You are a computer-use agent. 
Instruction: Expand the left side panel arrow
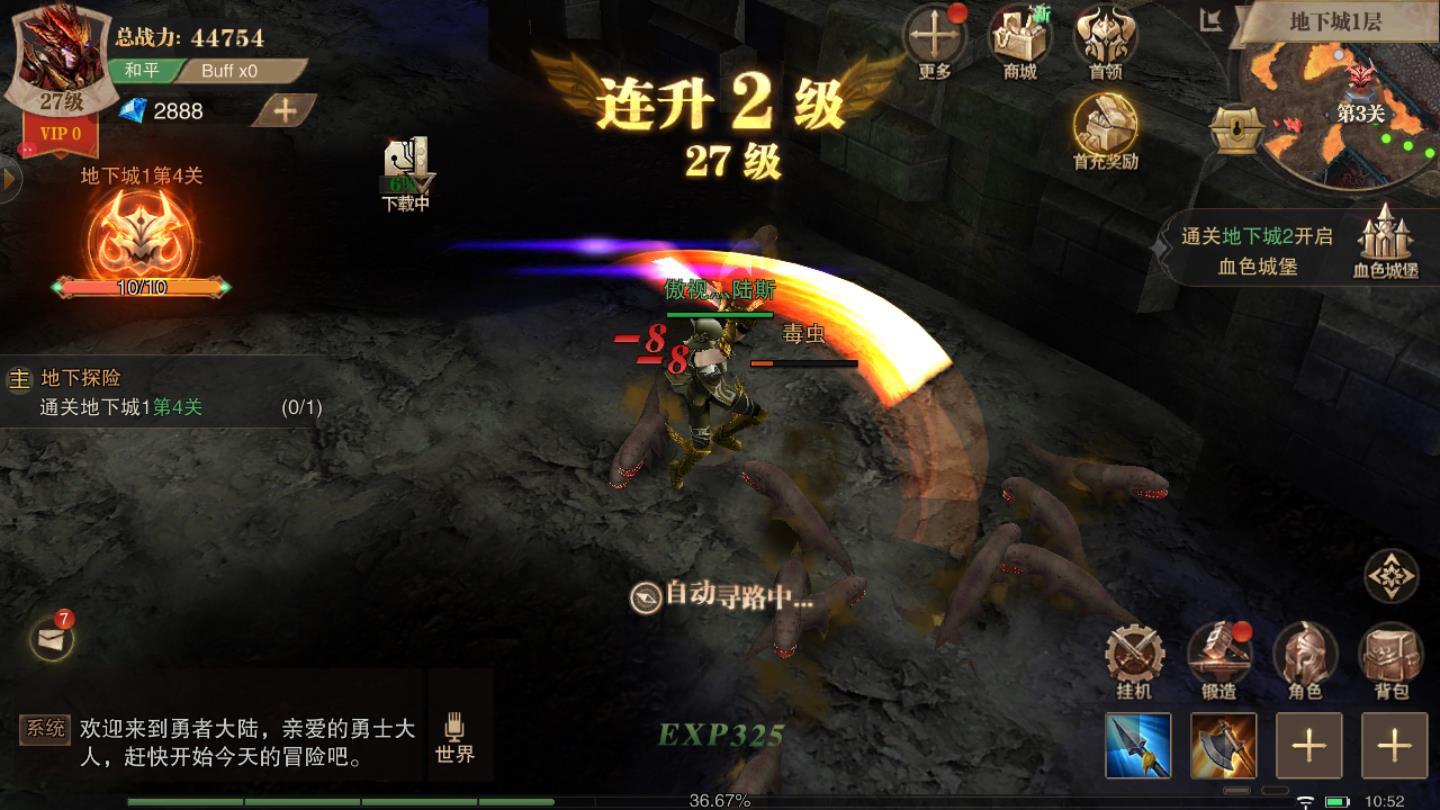coord(8,180)
